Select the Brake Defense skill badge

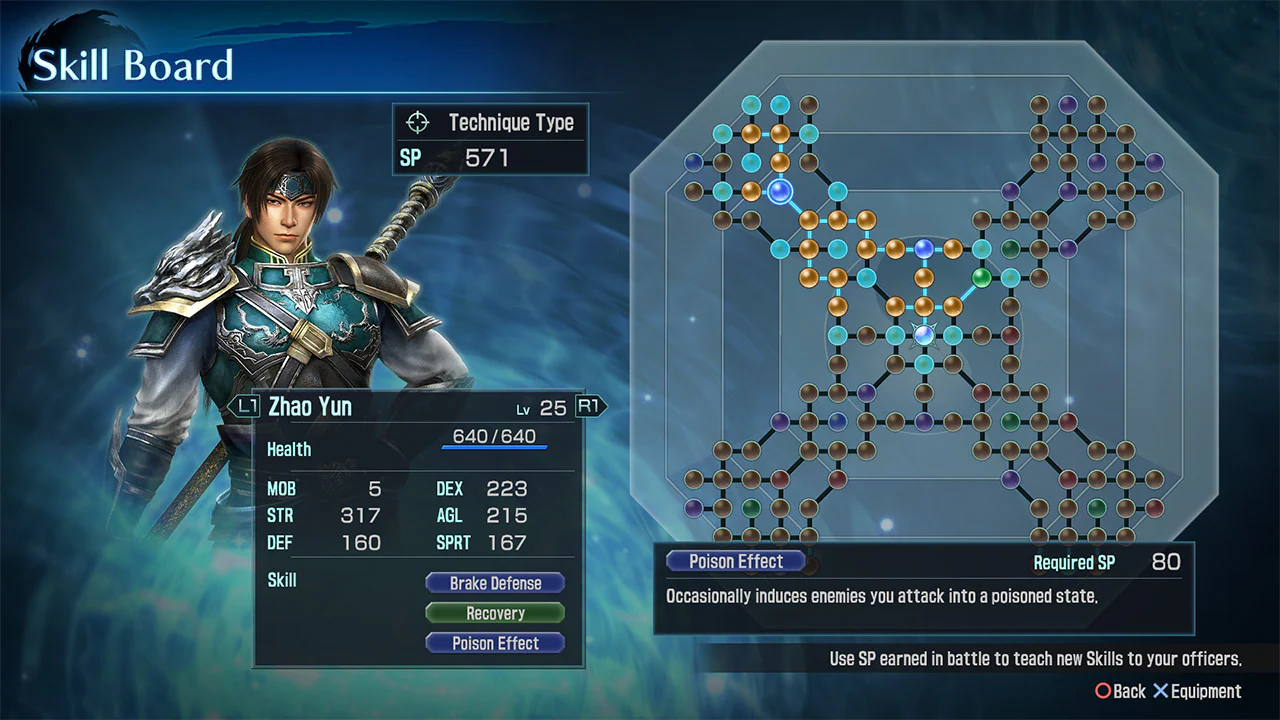click(x=494, y=583)
